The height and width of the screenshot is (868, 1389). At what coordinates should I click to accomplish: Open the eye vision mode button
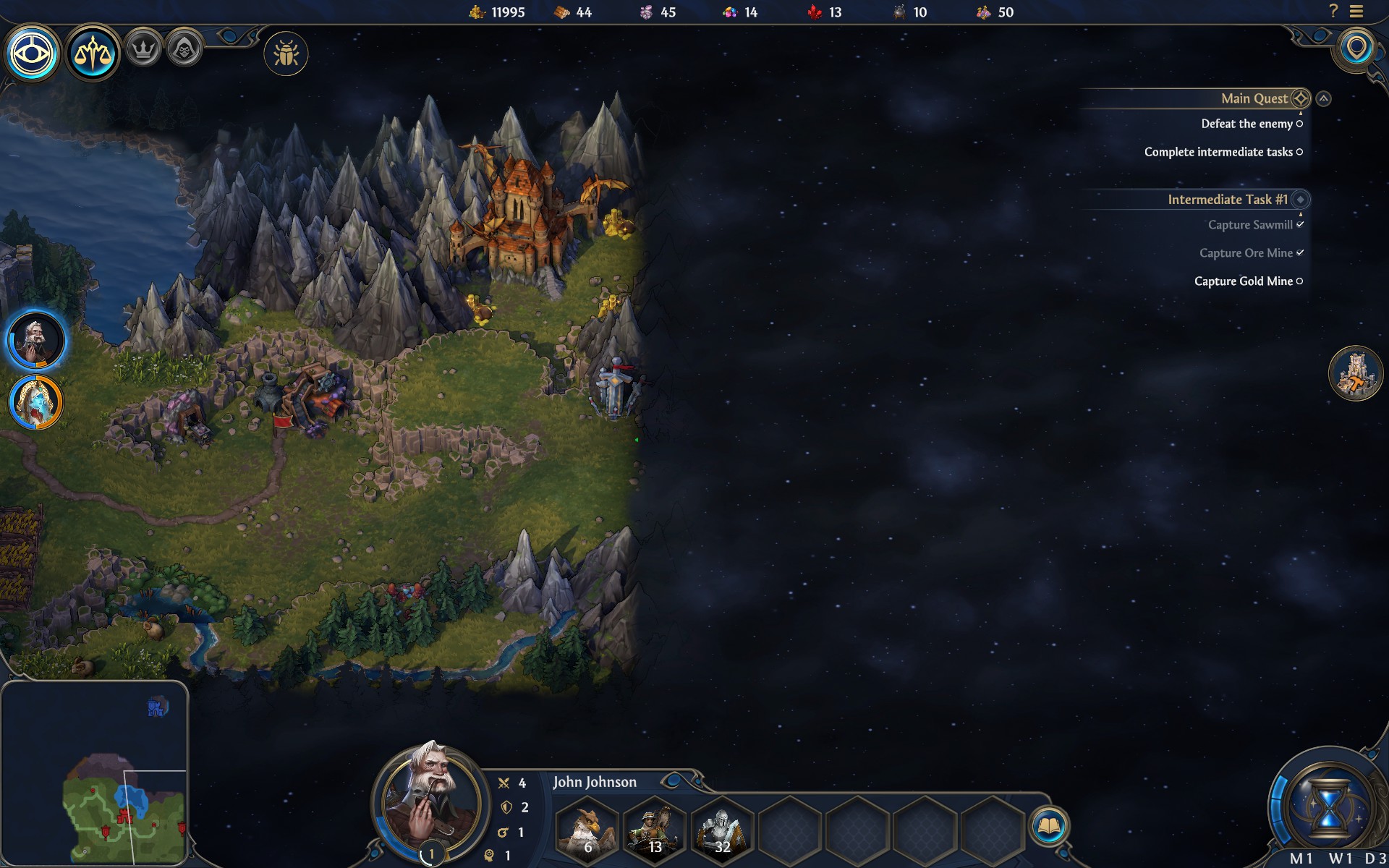33,54
